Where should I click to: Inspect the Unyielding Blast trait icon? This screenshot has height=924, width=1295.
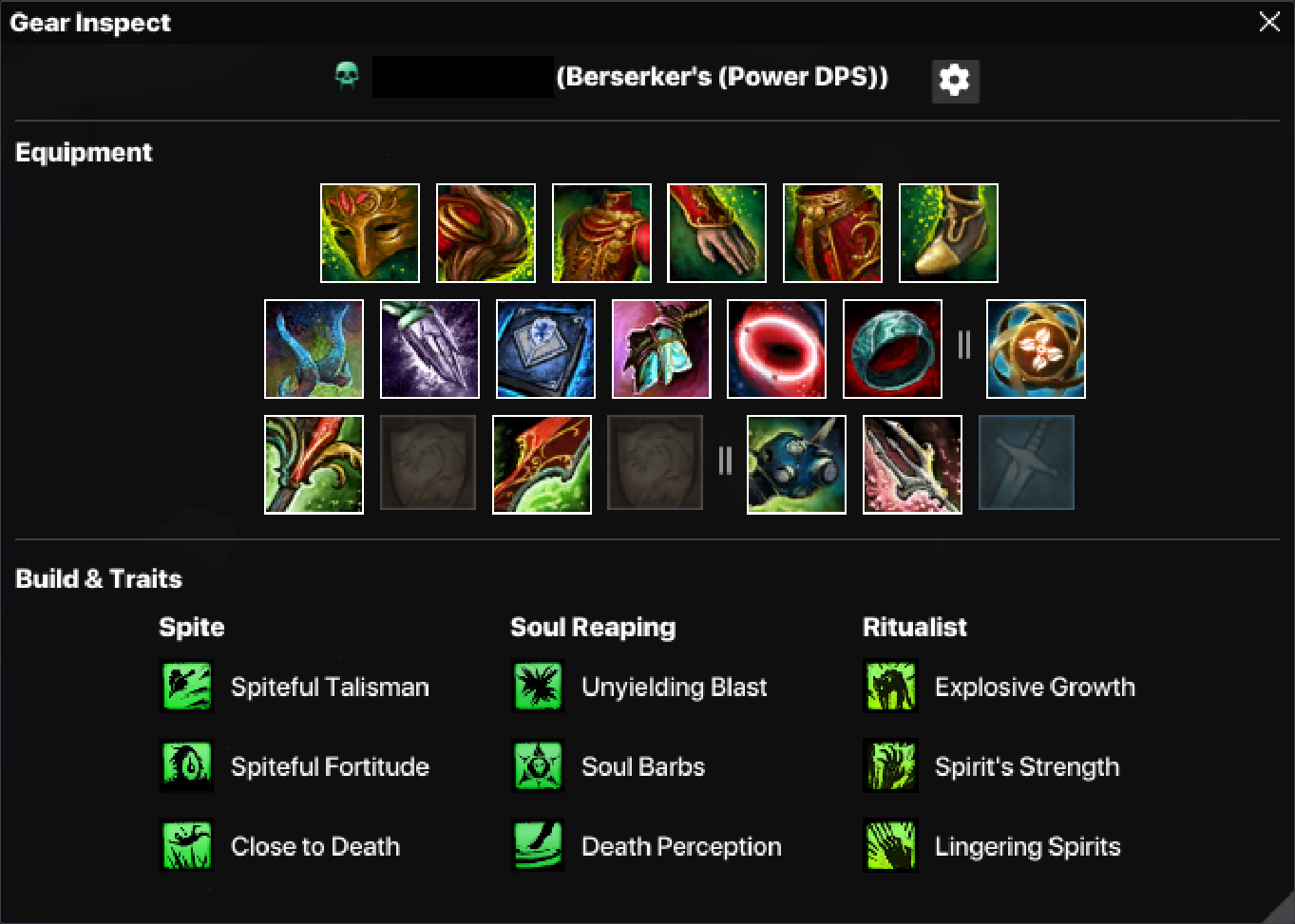(x=538, y=687)
